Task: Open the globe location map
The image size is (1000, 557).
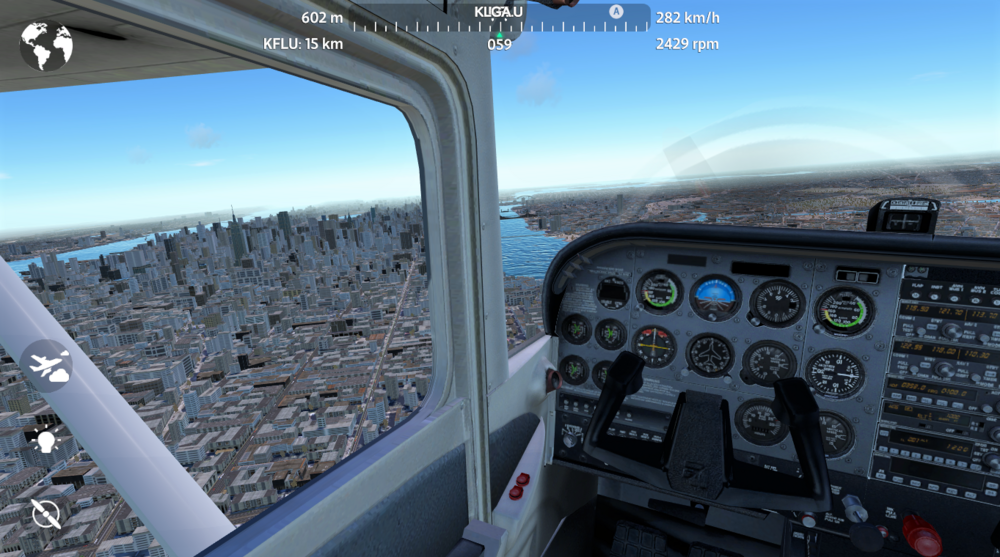Action: tap(46, 46)
